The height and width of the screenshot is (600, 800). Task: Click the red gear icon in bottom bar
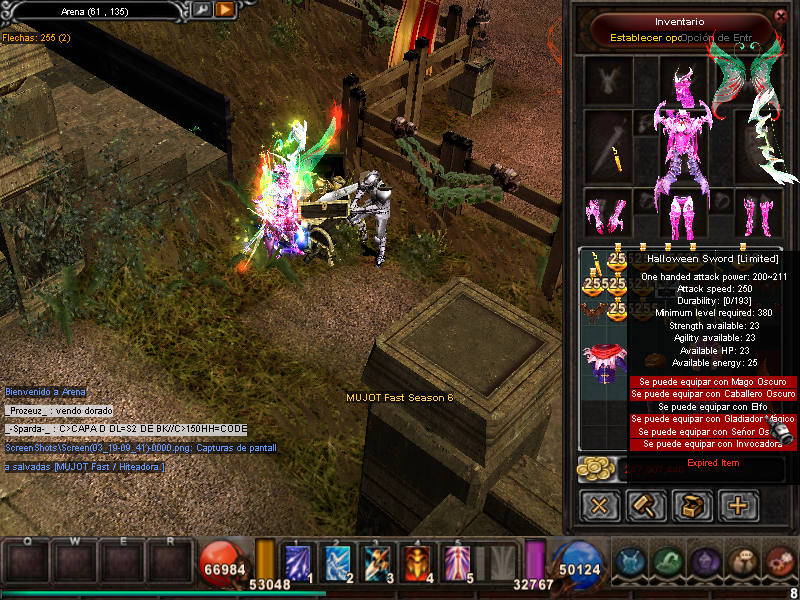pos(778,562)
